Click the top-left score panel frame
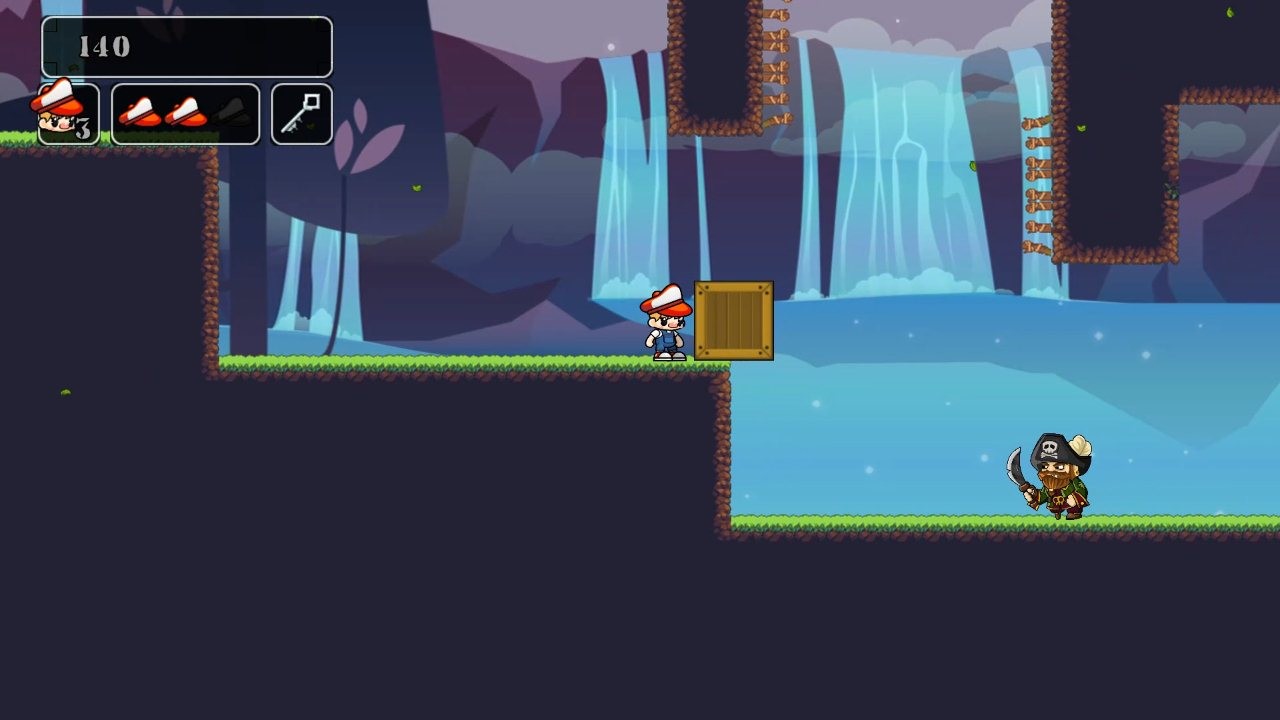 (x=185, y=46)
